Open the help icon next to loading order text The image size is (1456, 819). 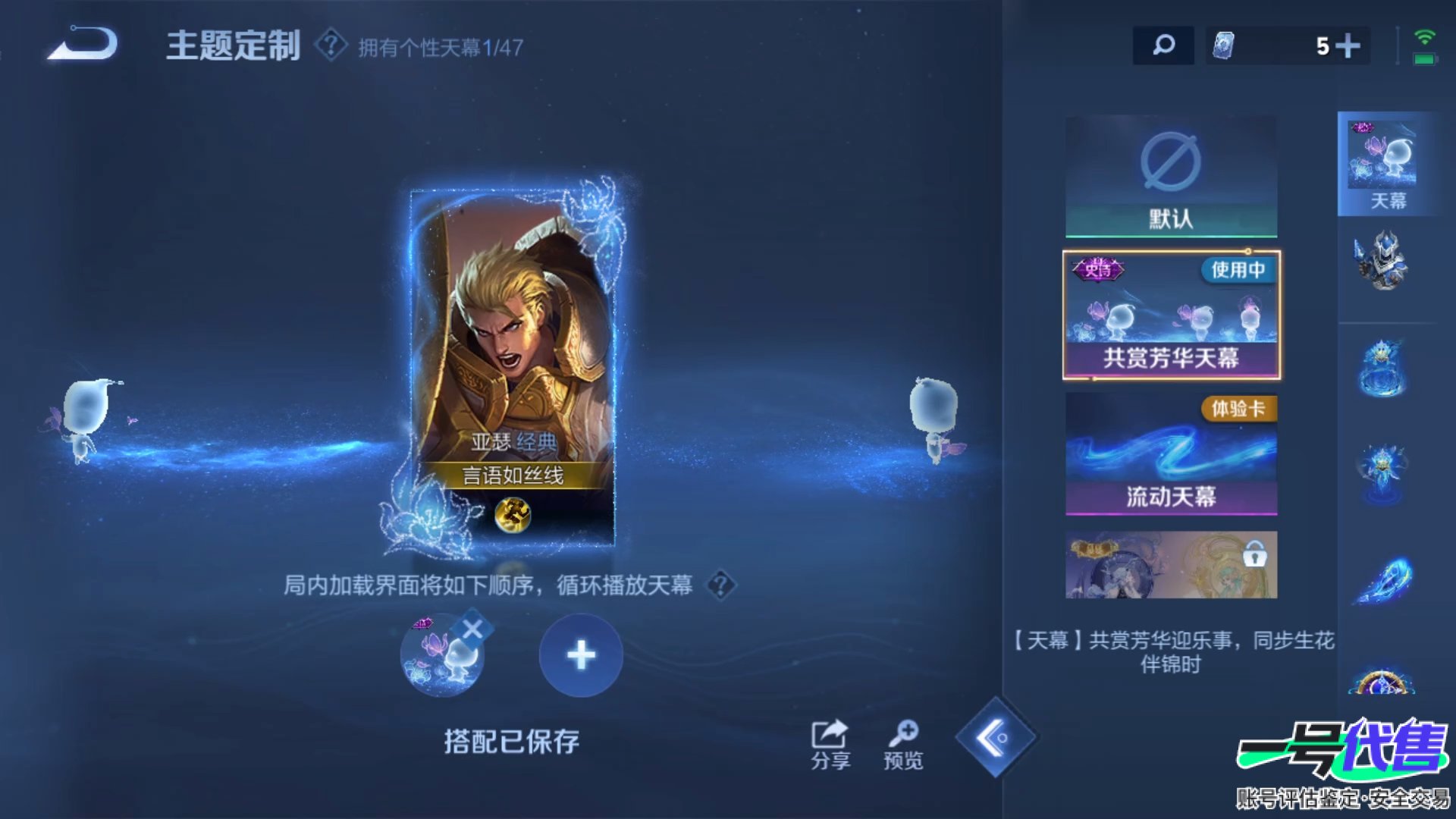[x=720, y=585]
